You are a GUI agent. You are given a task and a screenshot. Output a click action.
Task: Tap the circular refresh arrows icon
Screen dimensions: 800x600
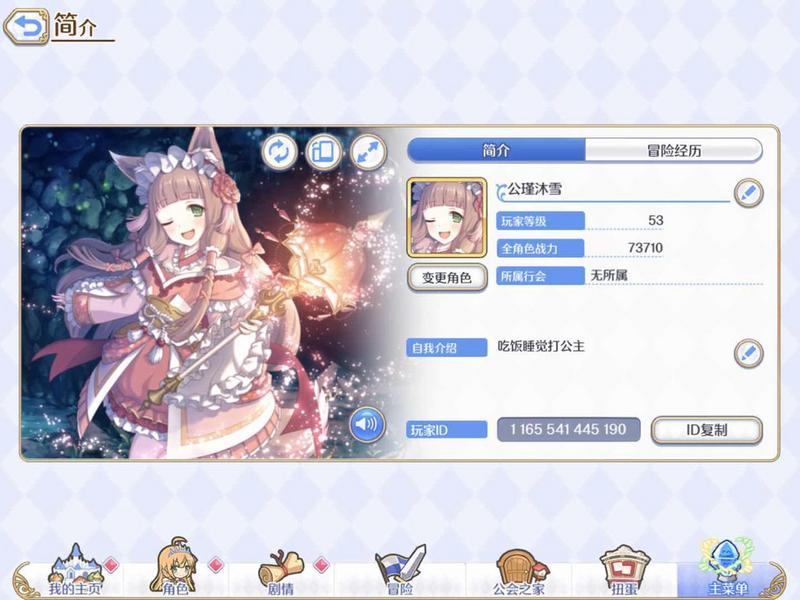point(280,151)
